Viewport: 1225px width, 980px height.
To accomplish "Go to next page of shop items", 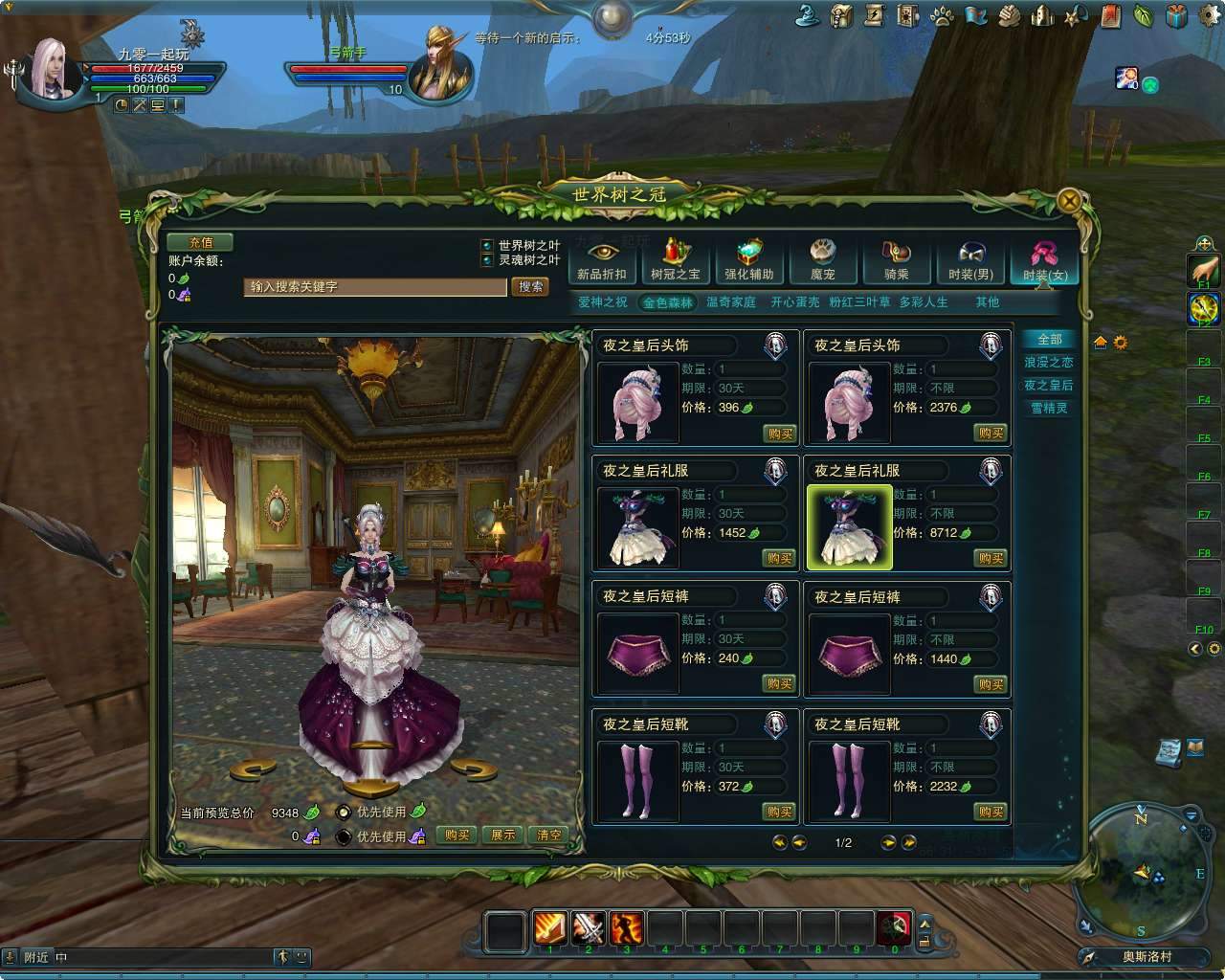I will pyautogui.click(x=886, y=843).
